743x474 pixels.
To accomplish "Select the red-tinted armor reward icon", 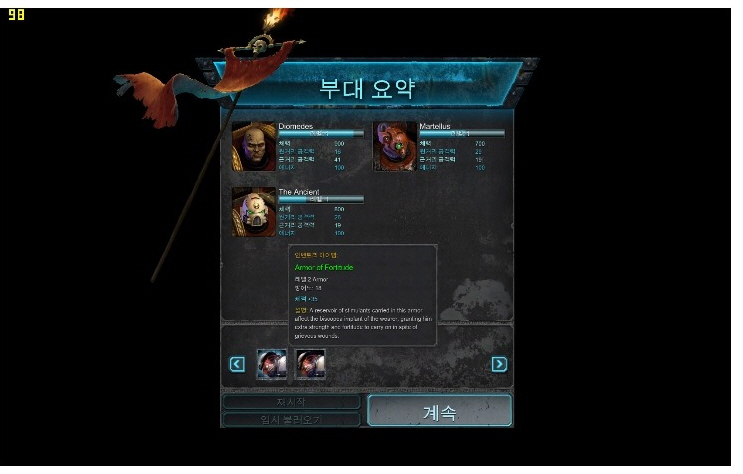I will pyautogui.click(x=310, y=365).
